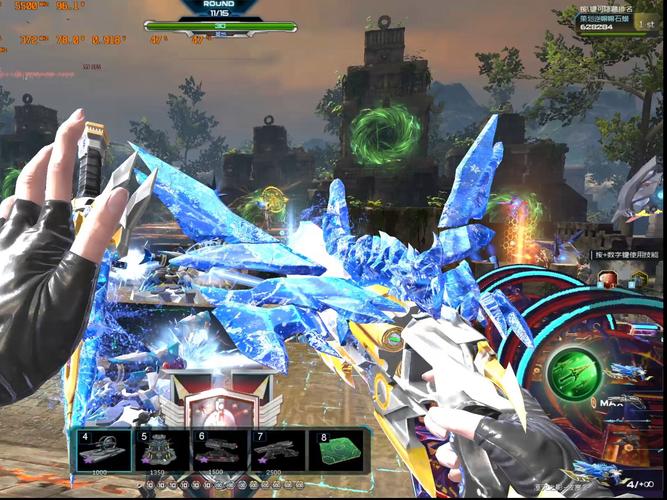Screen dimensions: 667x500
Task: Activate the green trident skill orb
Action: [574, 374]
